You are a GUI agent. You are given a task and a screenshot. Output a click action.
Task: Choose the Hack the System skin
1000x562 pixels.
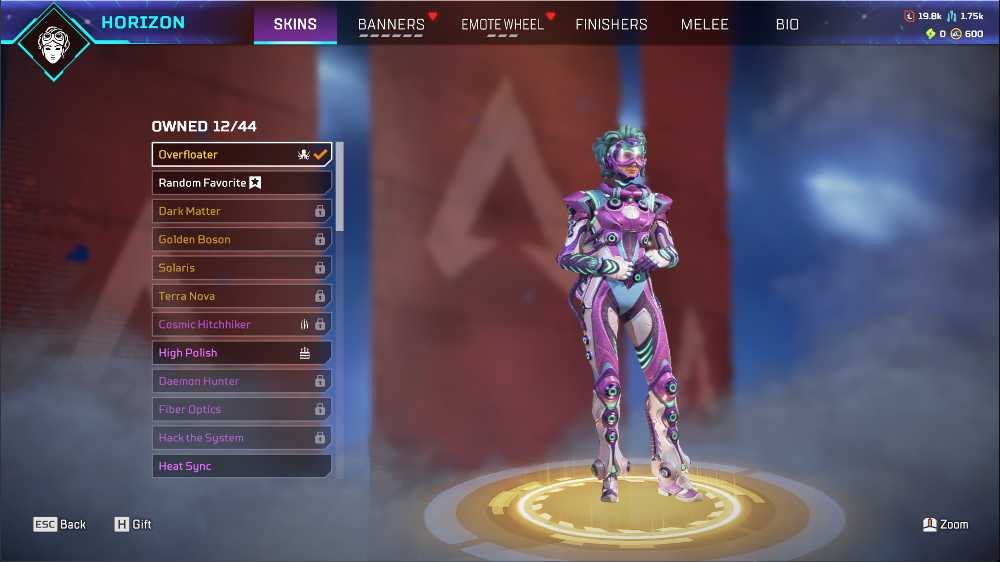(242, 438)
